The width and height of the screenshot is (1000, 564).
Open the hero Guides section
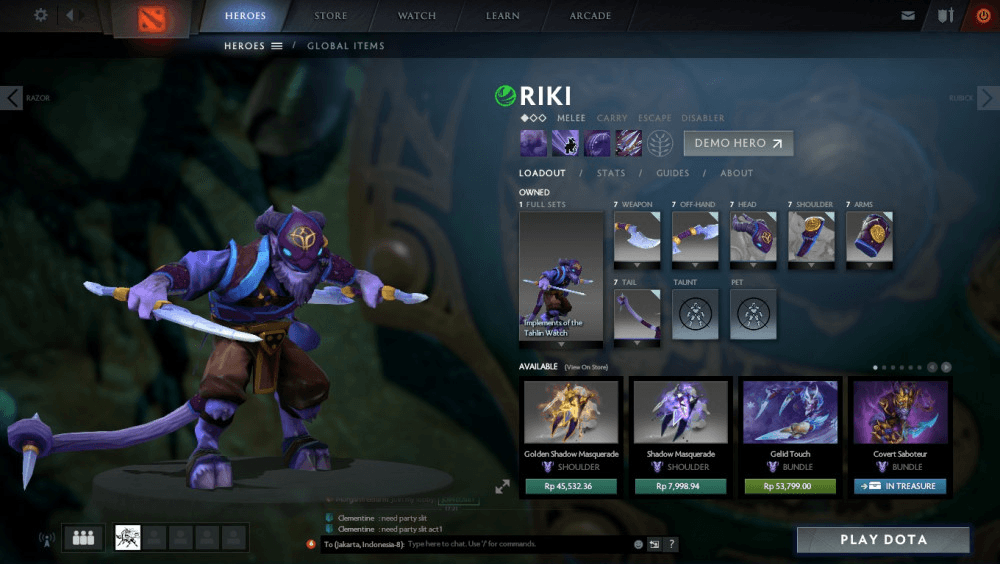click(x=672, y=173)
